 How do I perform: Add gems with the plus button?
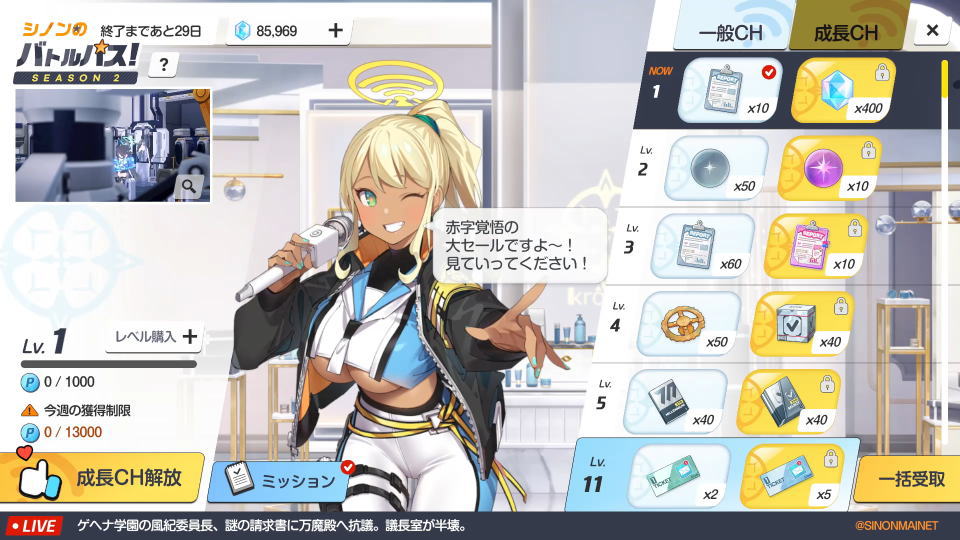335,30
